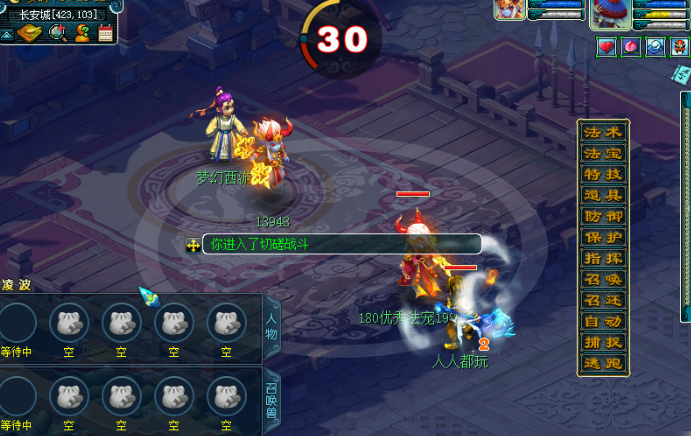Screen dimensions: 691x436
Task: Open the calendar icon under the minimap
Action: point(105,34)
